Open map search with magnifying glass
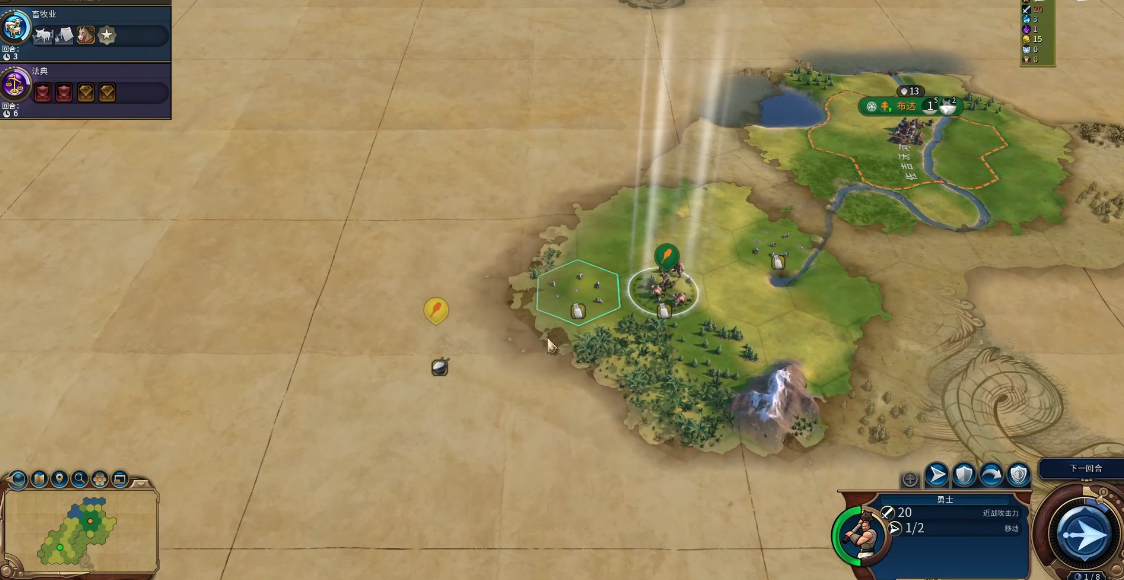Image resolution: width=1124 pixels, height=580 pixels. [79, 479]
